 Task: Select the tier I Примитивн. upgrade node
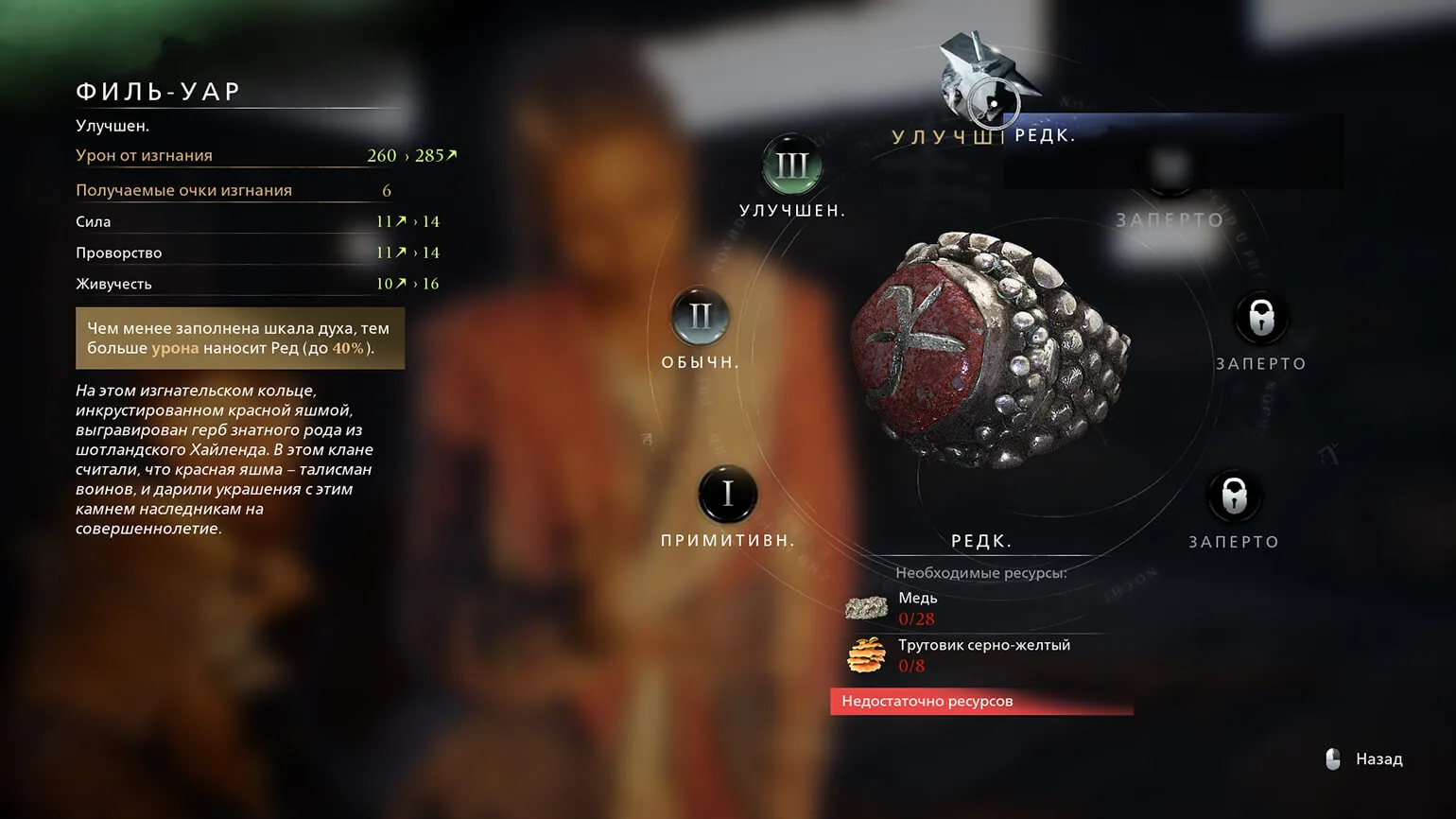coord(727,494)
